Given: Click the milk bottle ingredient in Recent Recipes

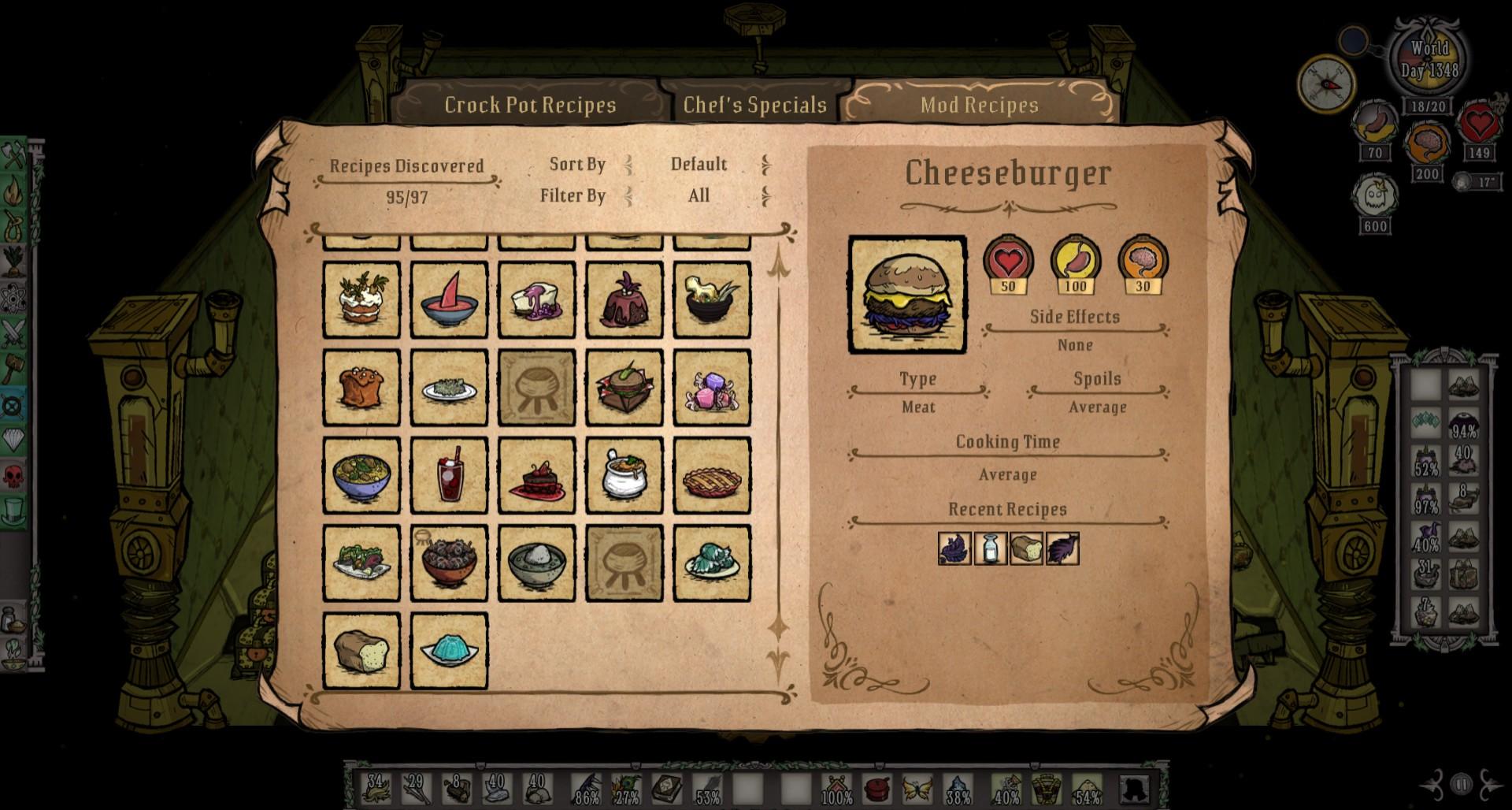Looking at the screenshot, I should (991, 548).
